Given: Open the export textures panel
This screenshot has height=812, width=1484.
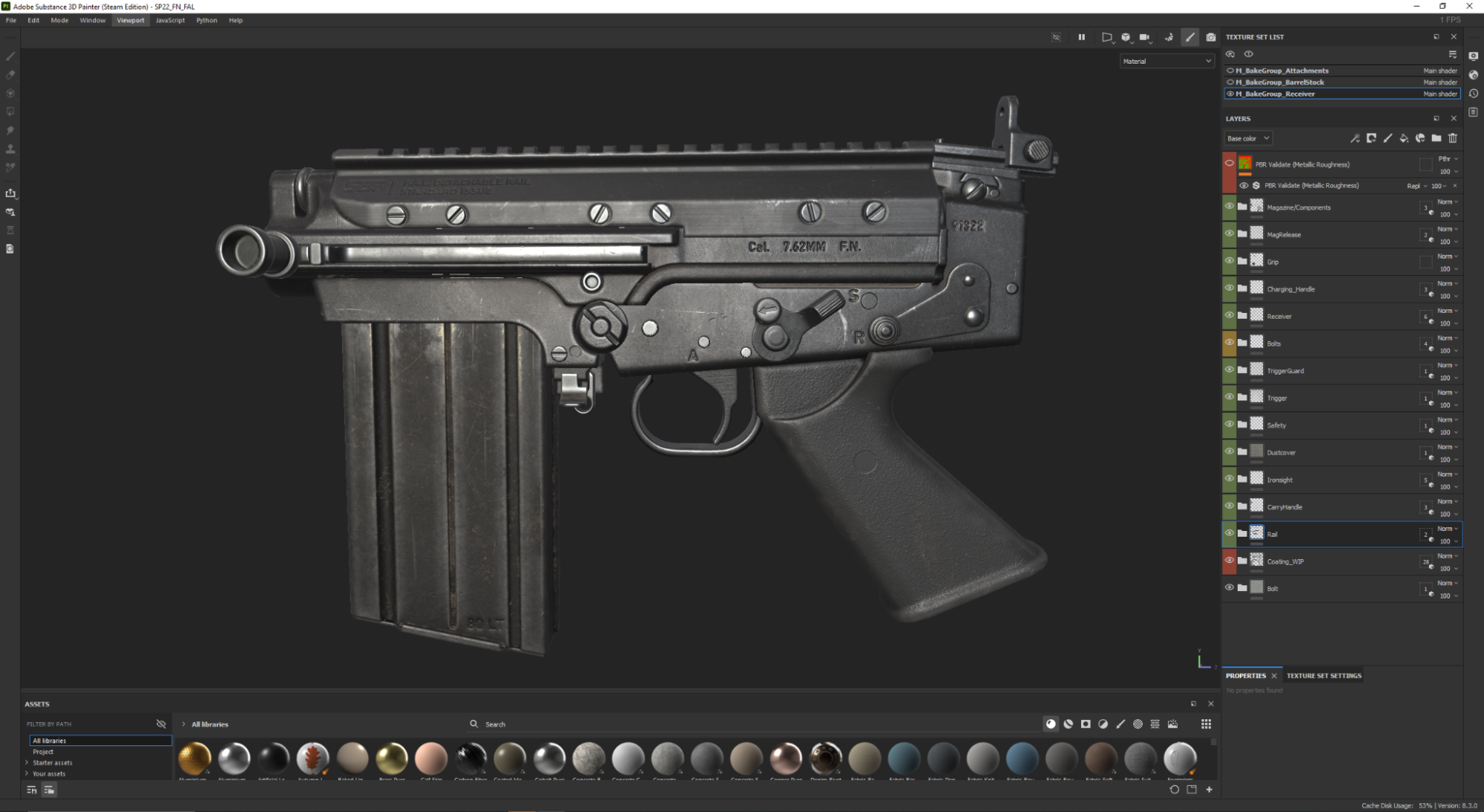Looking at the screenshot, I should coord(10,193).
